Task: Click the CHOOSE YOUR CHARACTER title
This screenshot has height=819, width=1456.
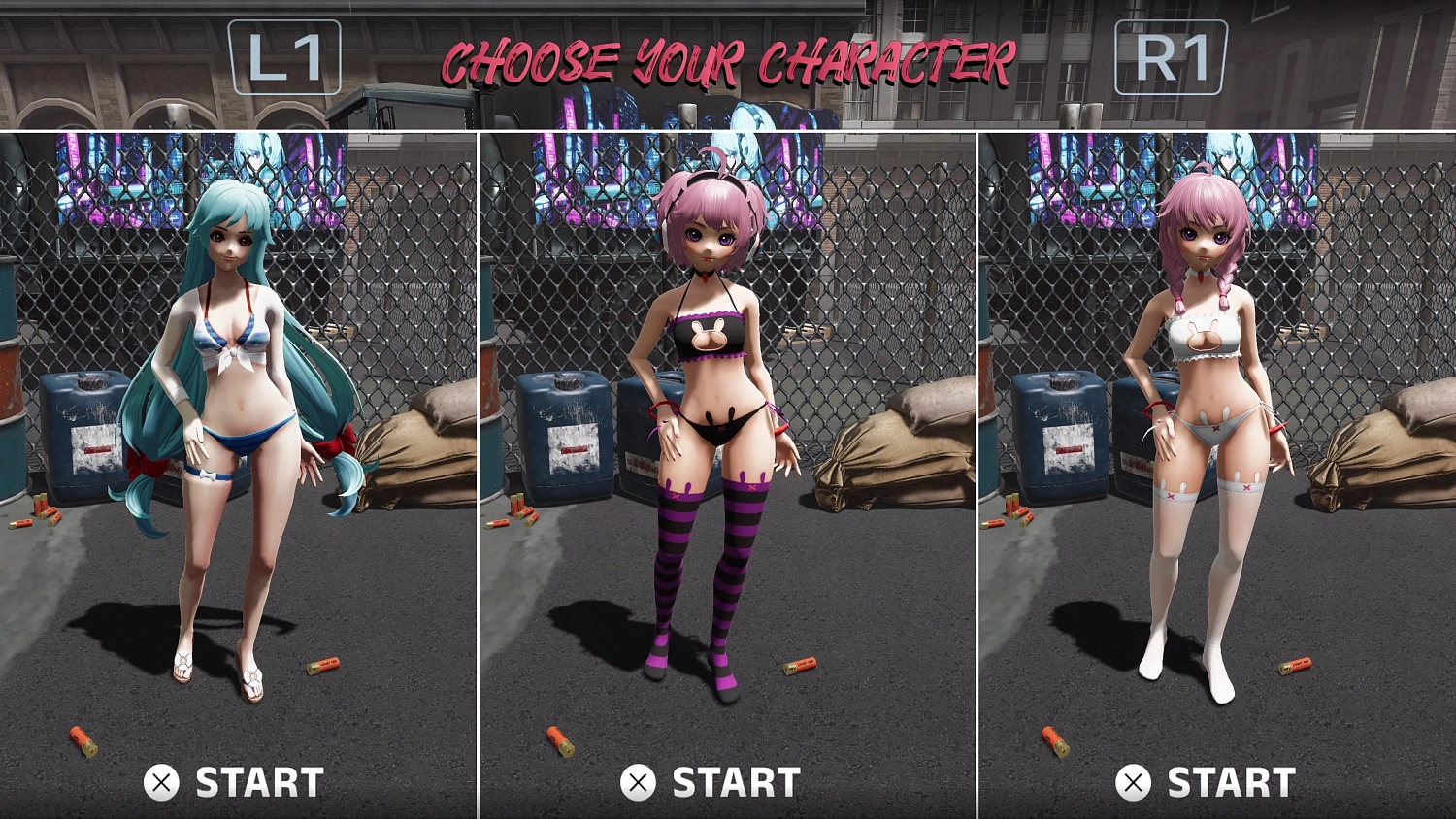Action: [728, 60]
